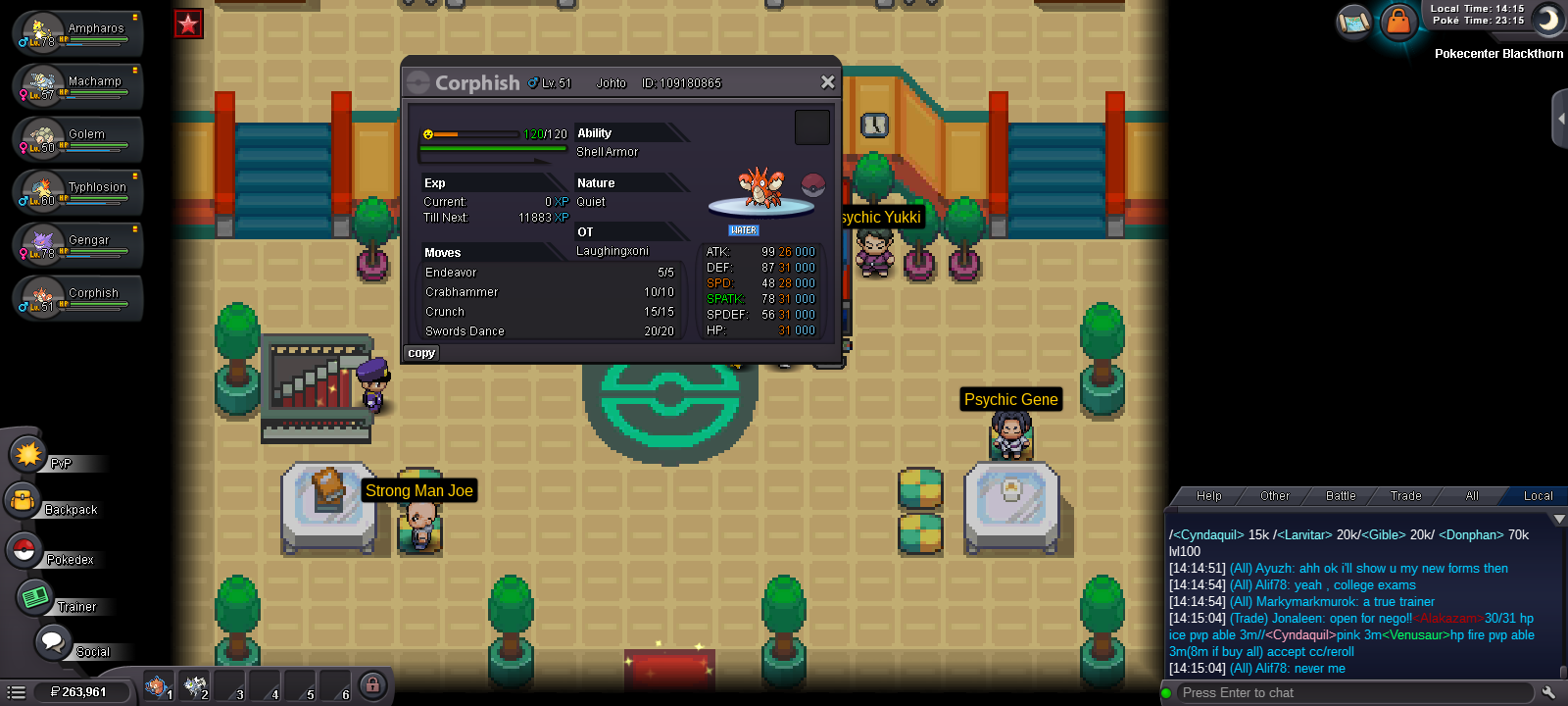Select Ampharos in the party list
The height and width of the screenshot is (706, 1568).
pos(78,32)
